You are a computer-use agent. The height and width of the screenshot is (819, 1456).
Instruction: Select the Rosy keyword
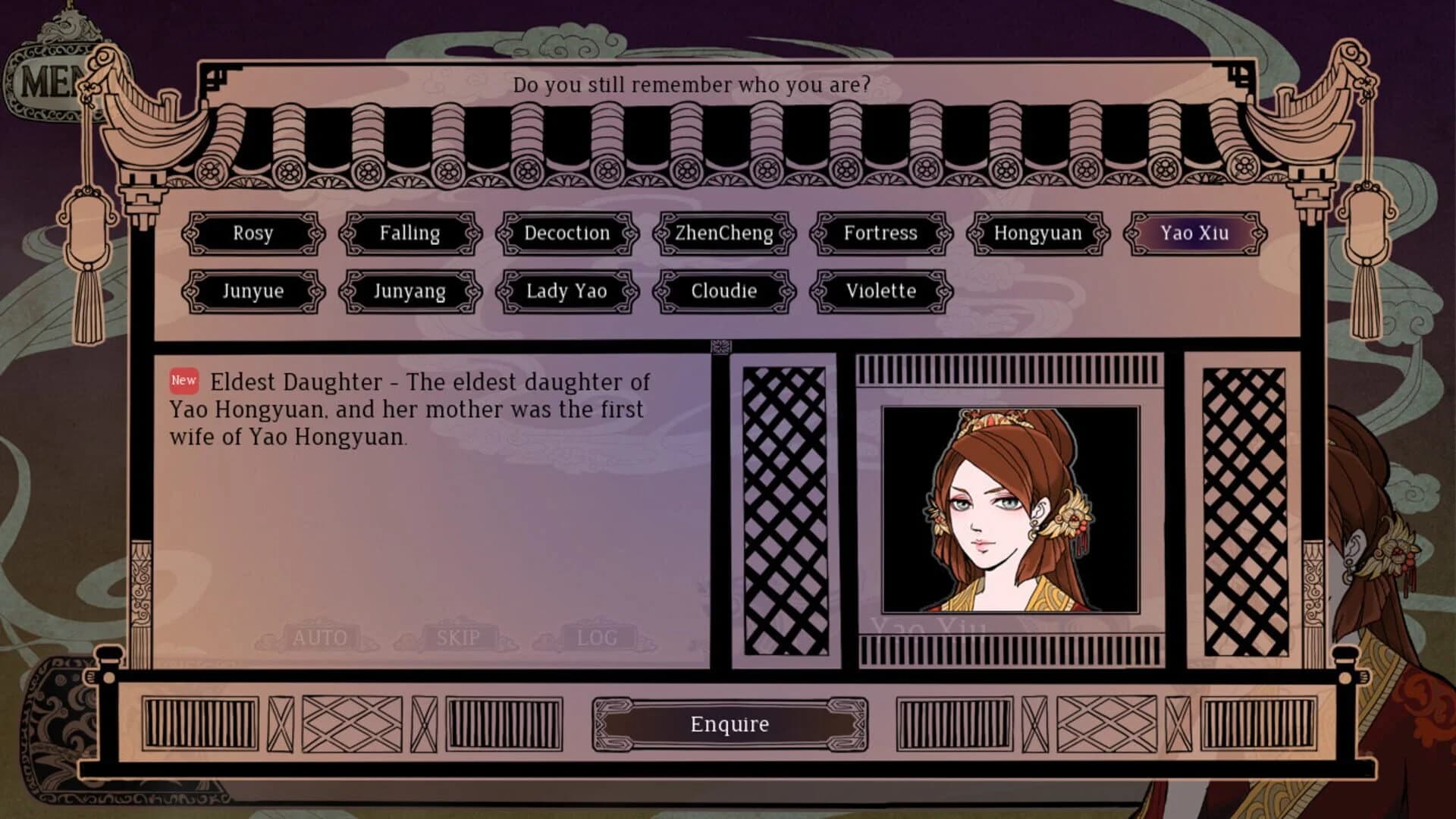pos(254,234)
